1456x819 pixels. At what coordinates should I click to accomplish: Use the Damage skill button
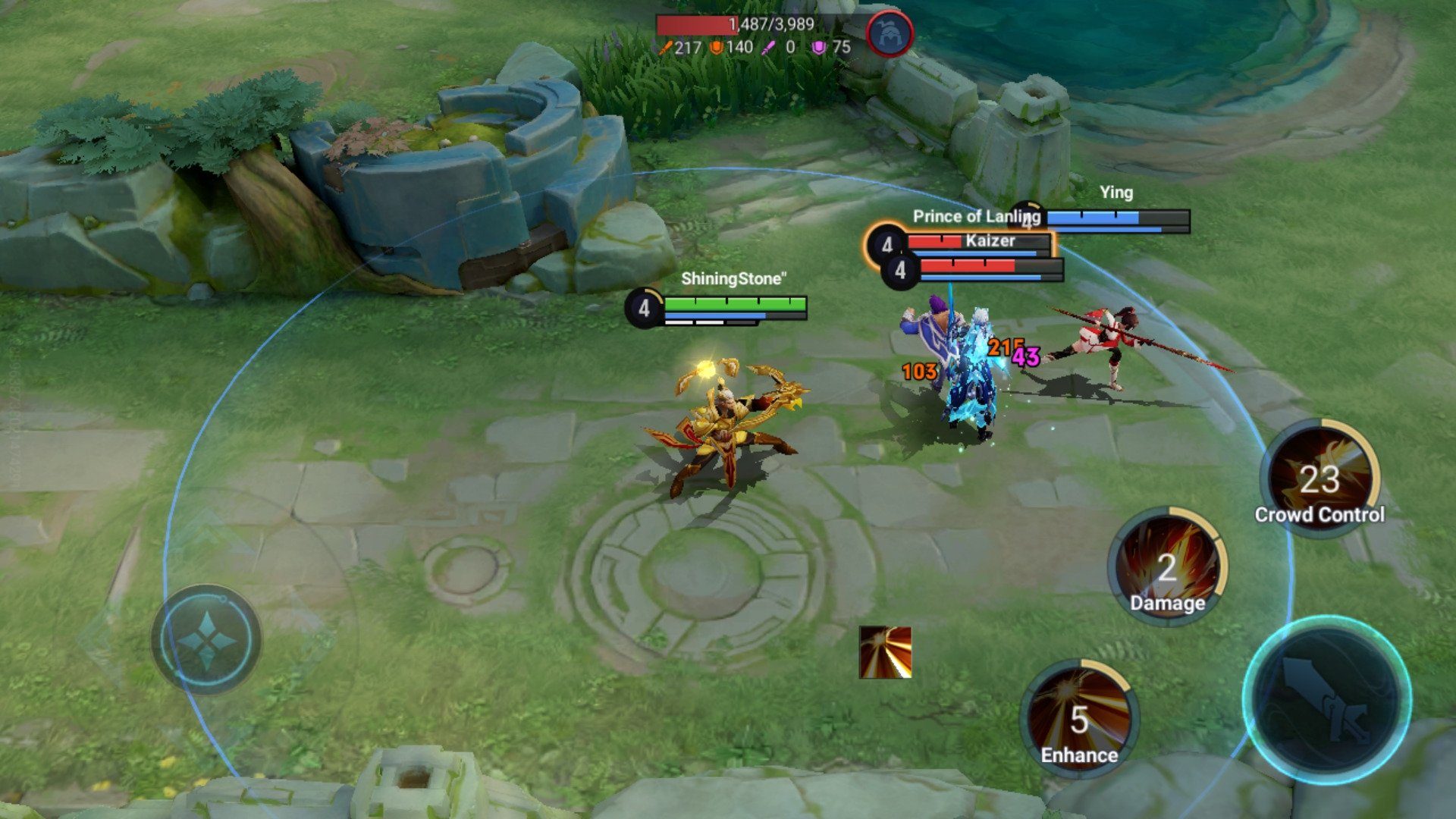(1167, 566)
